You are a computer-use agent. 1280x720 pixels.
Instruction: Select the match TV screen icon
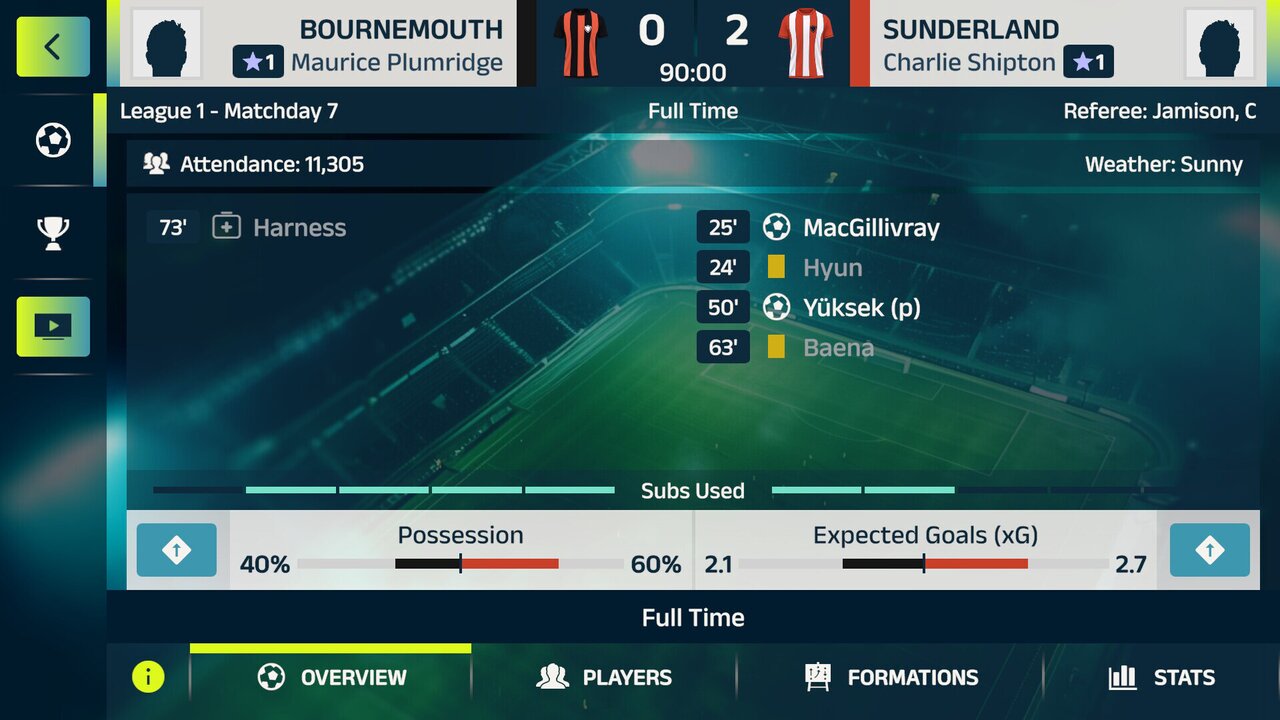tap(53, 326)
